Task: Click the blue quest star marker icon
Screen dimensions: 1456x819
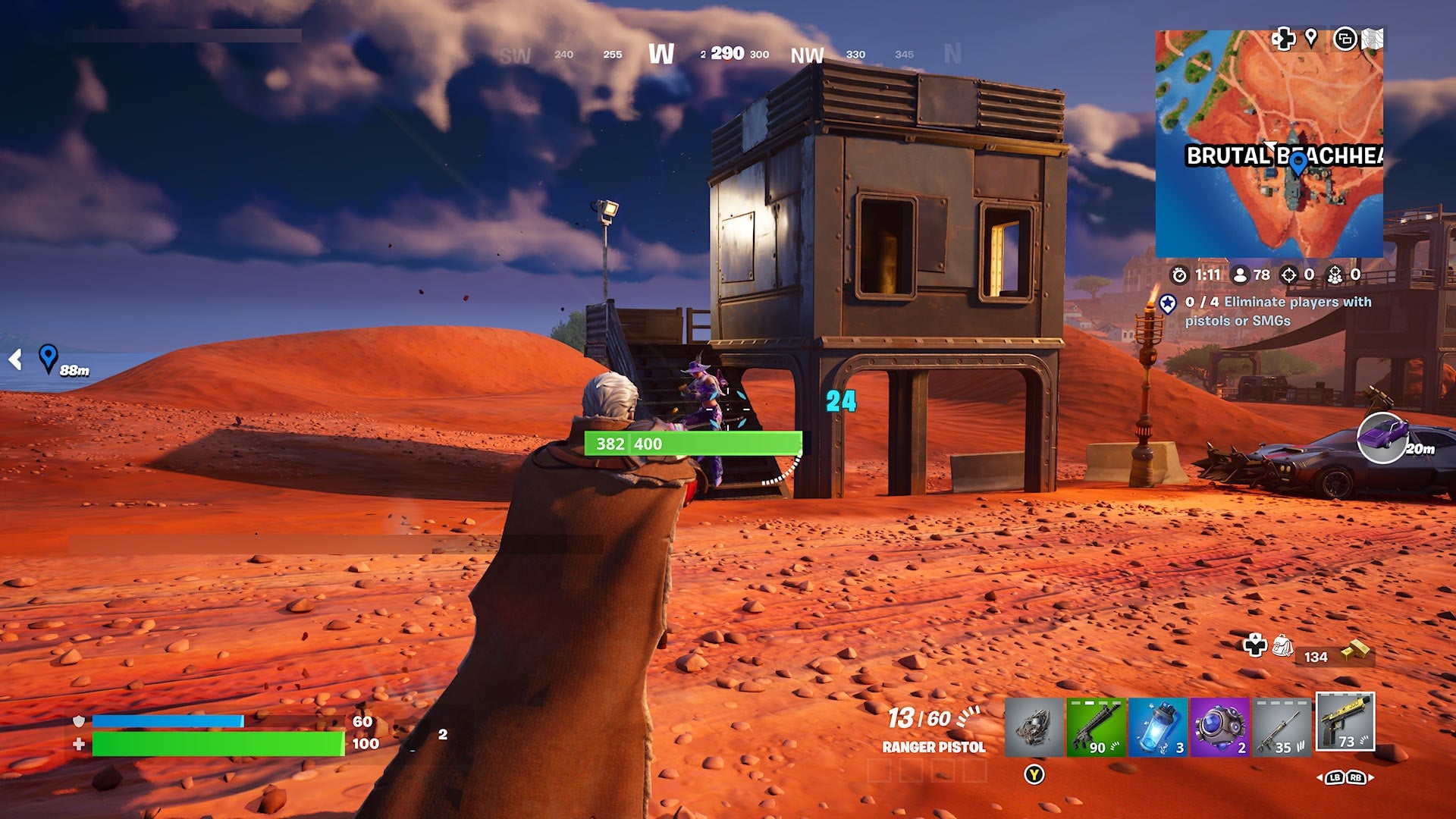Action: coord(1168,303)
